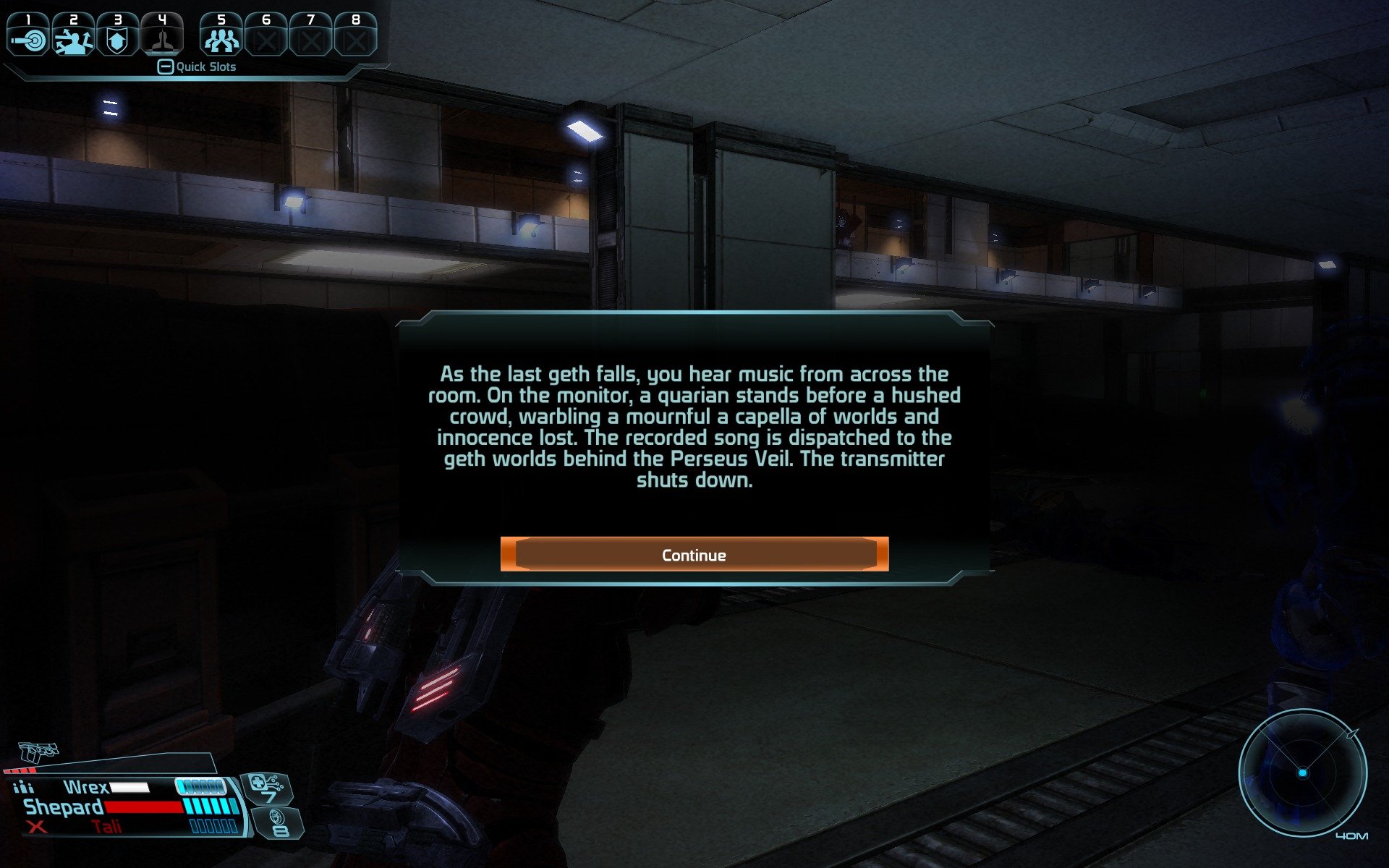Select downed squadmate Tali in the squad panel

[x=106, y=827]
